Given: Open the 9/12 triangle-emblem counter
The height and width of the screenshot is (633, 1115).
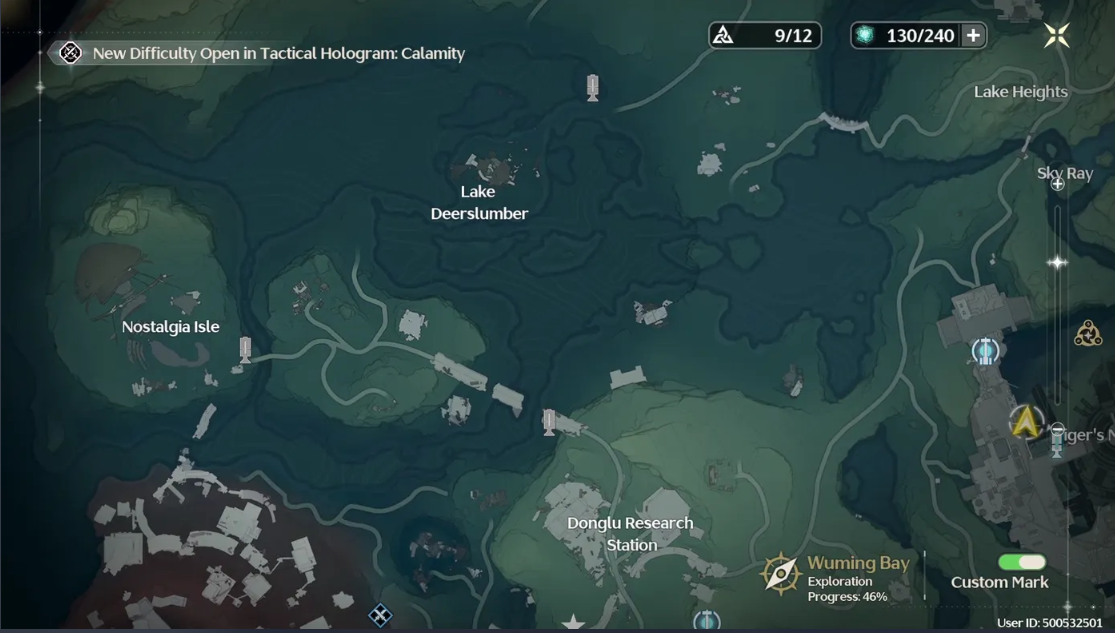Looking at the screenshot, I should click(765, 36).
